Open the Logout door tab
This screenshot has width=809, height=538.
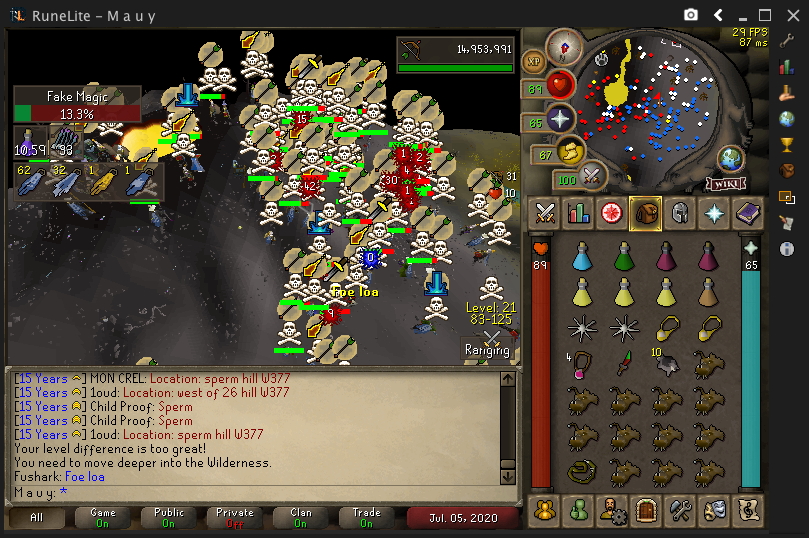645,510
